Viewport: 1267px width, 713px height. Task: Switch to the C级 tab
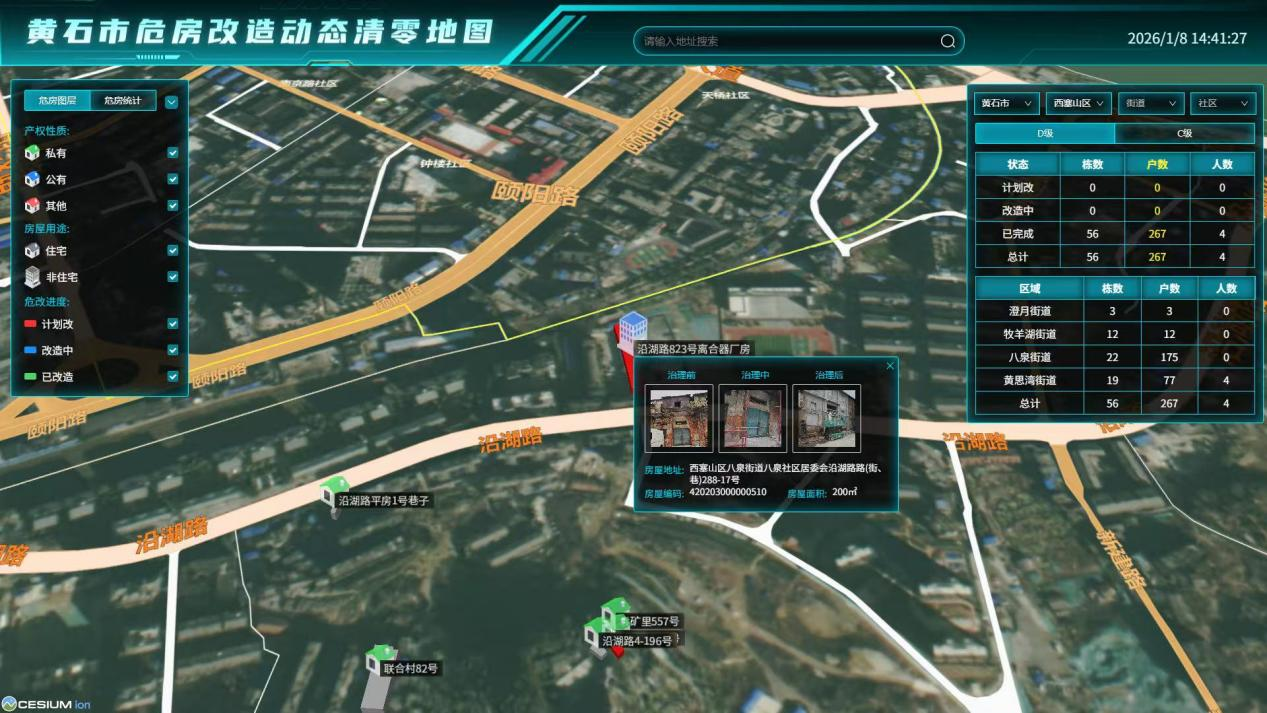click(x=1184, y=133)
